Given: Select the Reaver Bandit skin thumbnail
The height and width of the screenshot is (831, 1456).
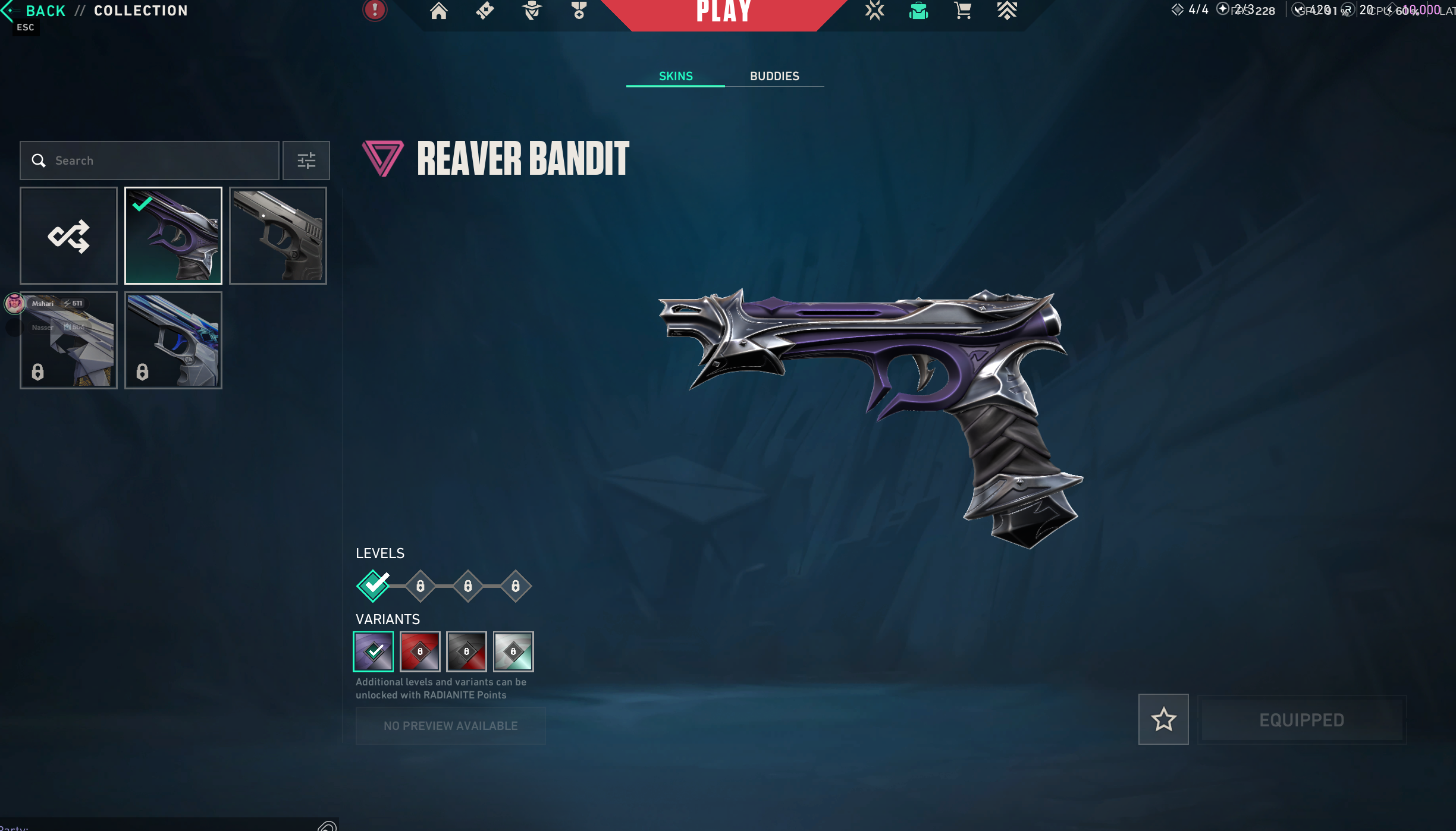Looking at the screenshot, I should tap(173, 235).
